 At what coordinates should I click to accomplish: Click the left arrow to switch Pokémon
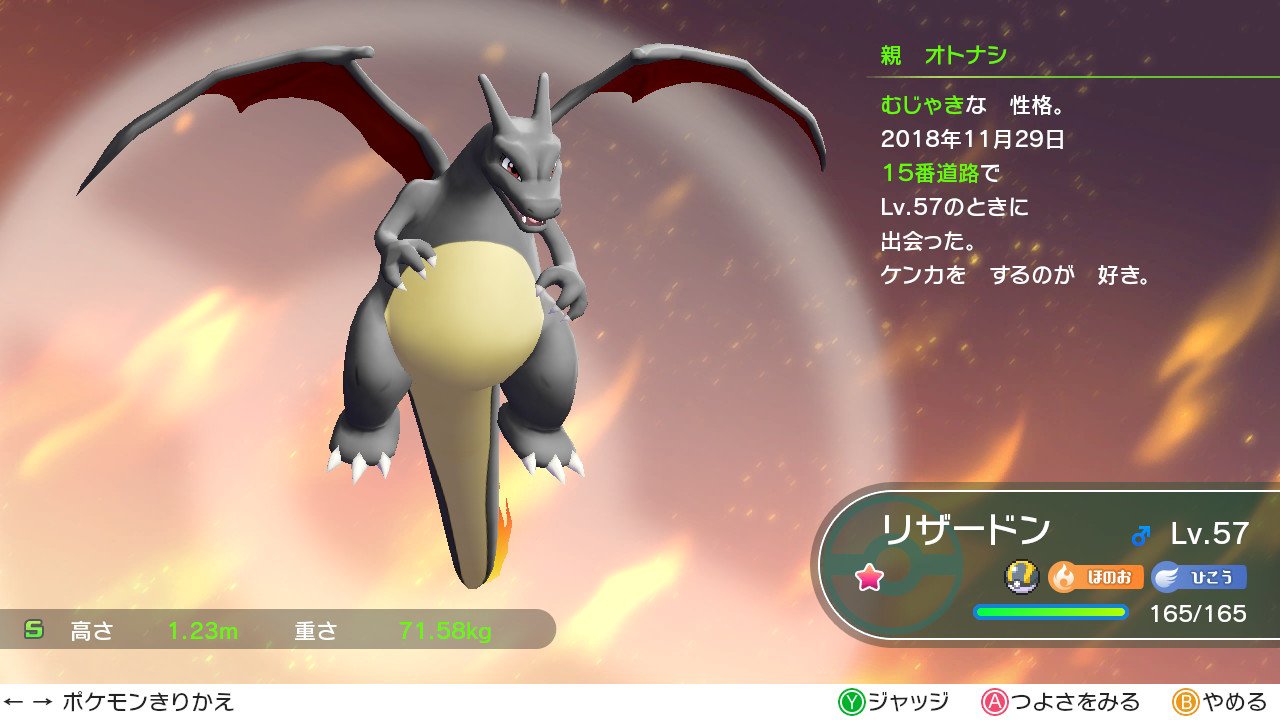click(14, 704)
